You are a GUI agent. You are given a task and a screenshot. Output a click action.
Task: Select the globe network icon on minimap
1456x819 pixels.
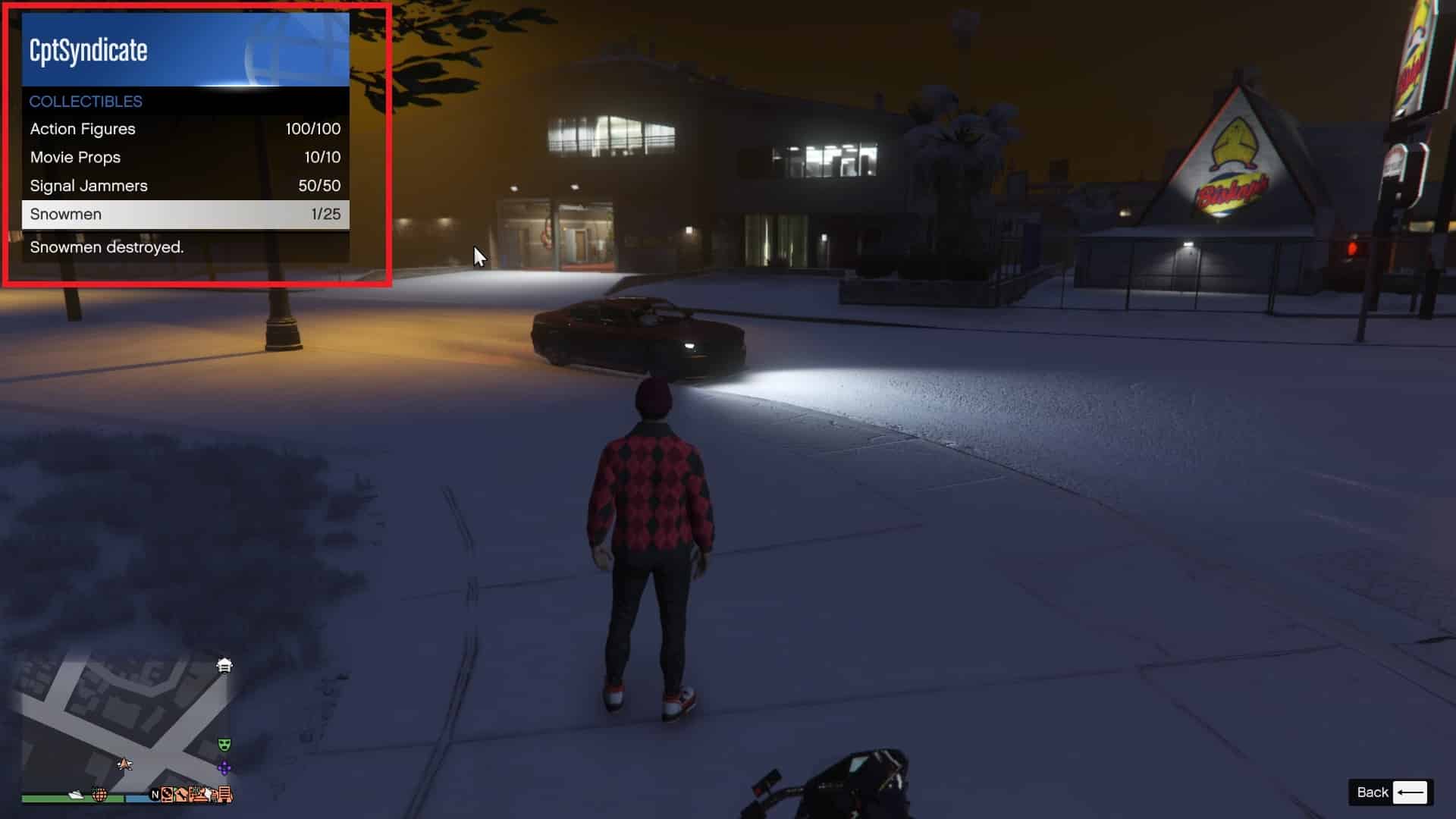[99, 796]
